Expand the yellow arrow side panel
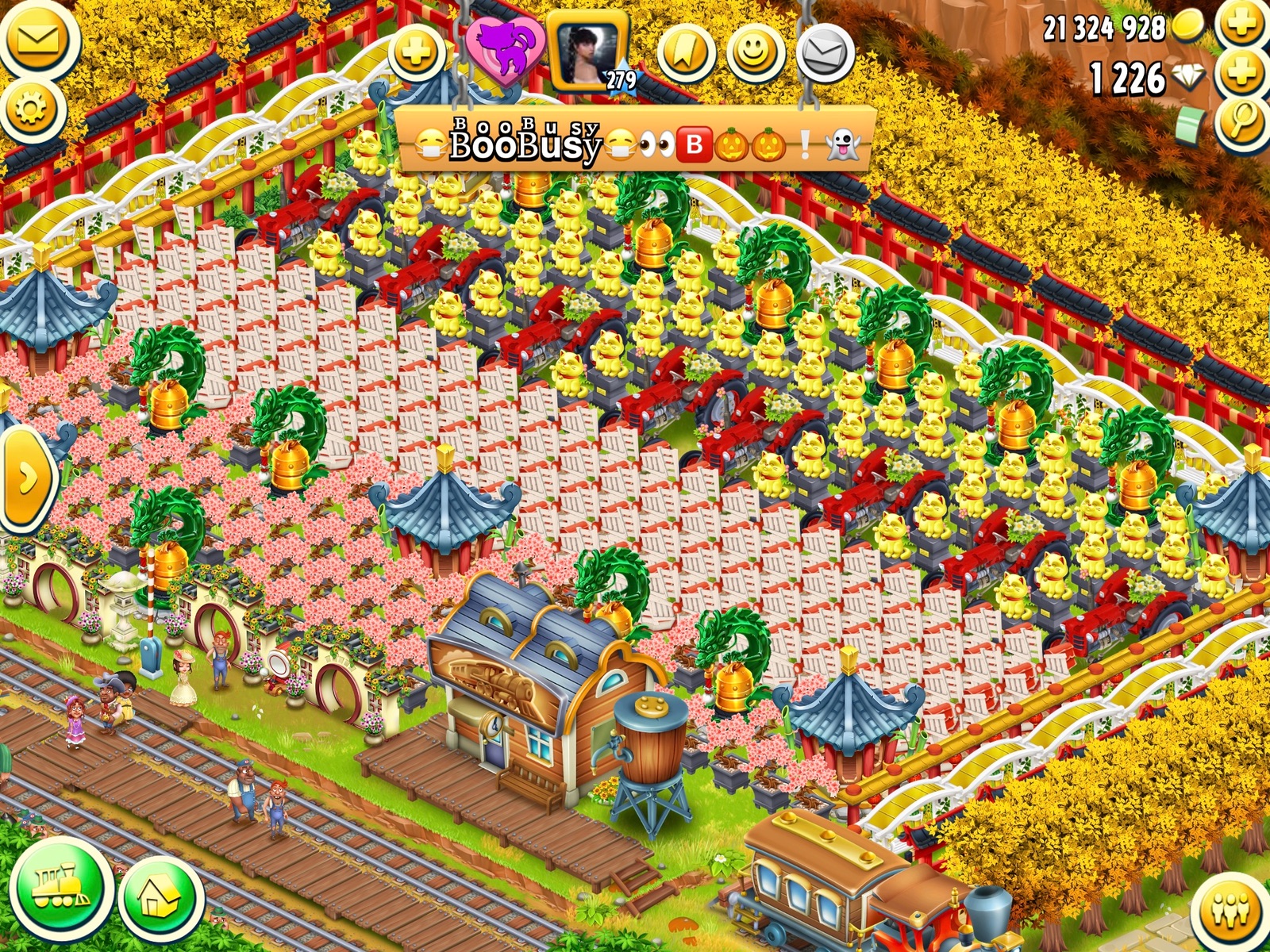 pos(25,478)
